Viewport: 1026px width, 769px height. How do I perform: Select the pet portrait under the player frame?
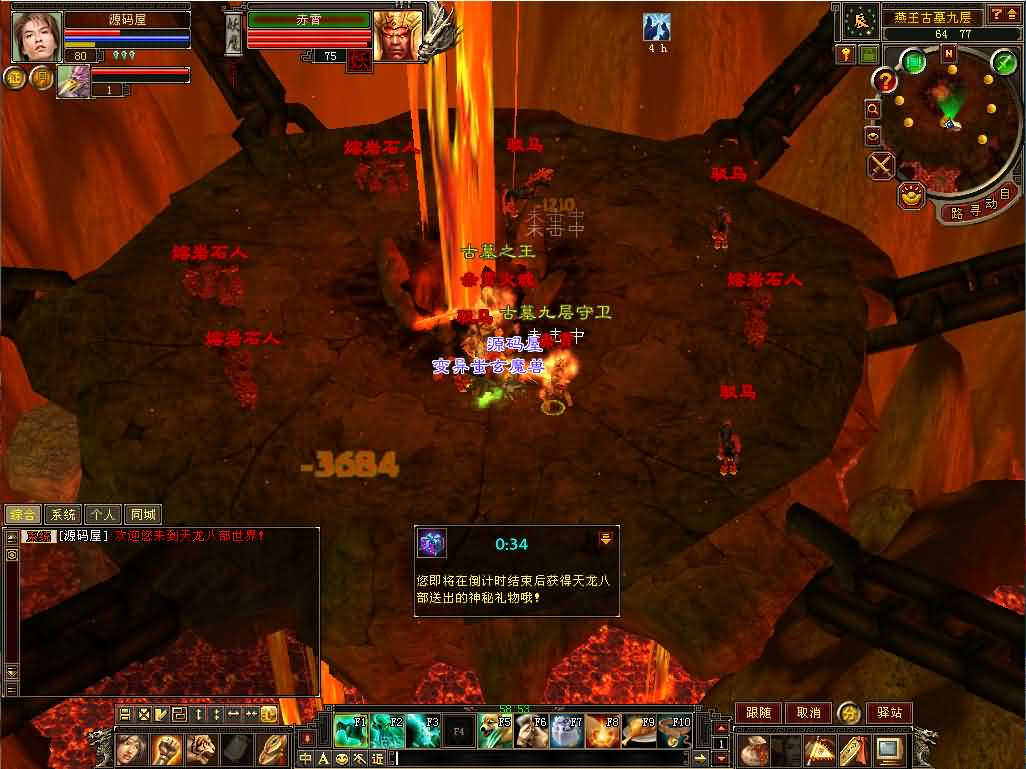point(73,80)
